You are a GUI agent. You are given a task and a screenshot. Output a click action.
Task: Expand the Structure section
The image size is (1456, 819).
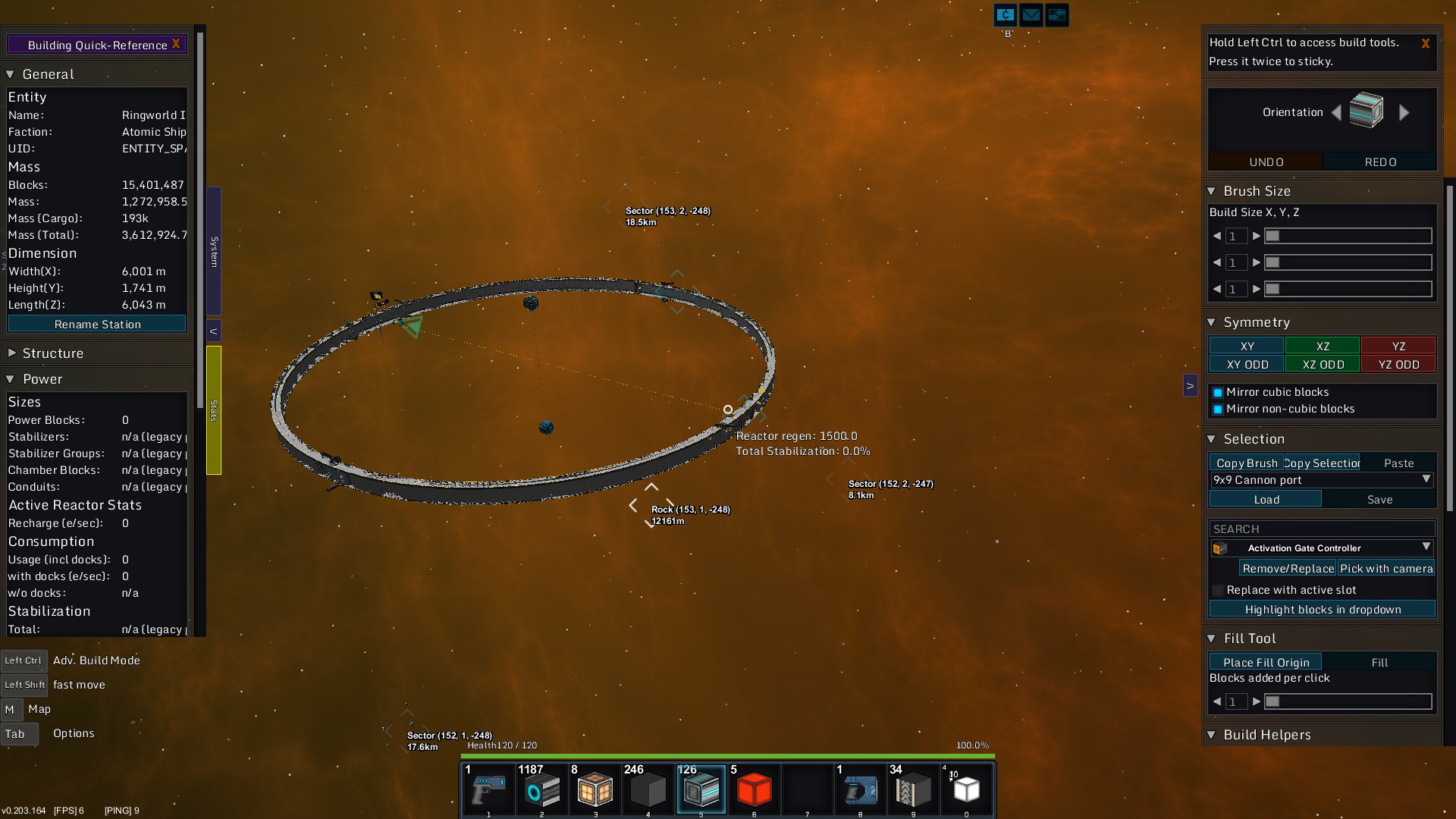12,353
